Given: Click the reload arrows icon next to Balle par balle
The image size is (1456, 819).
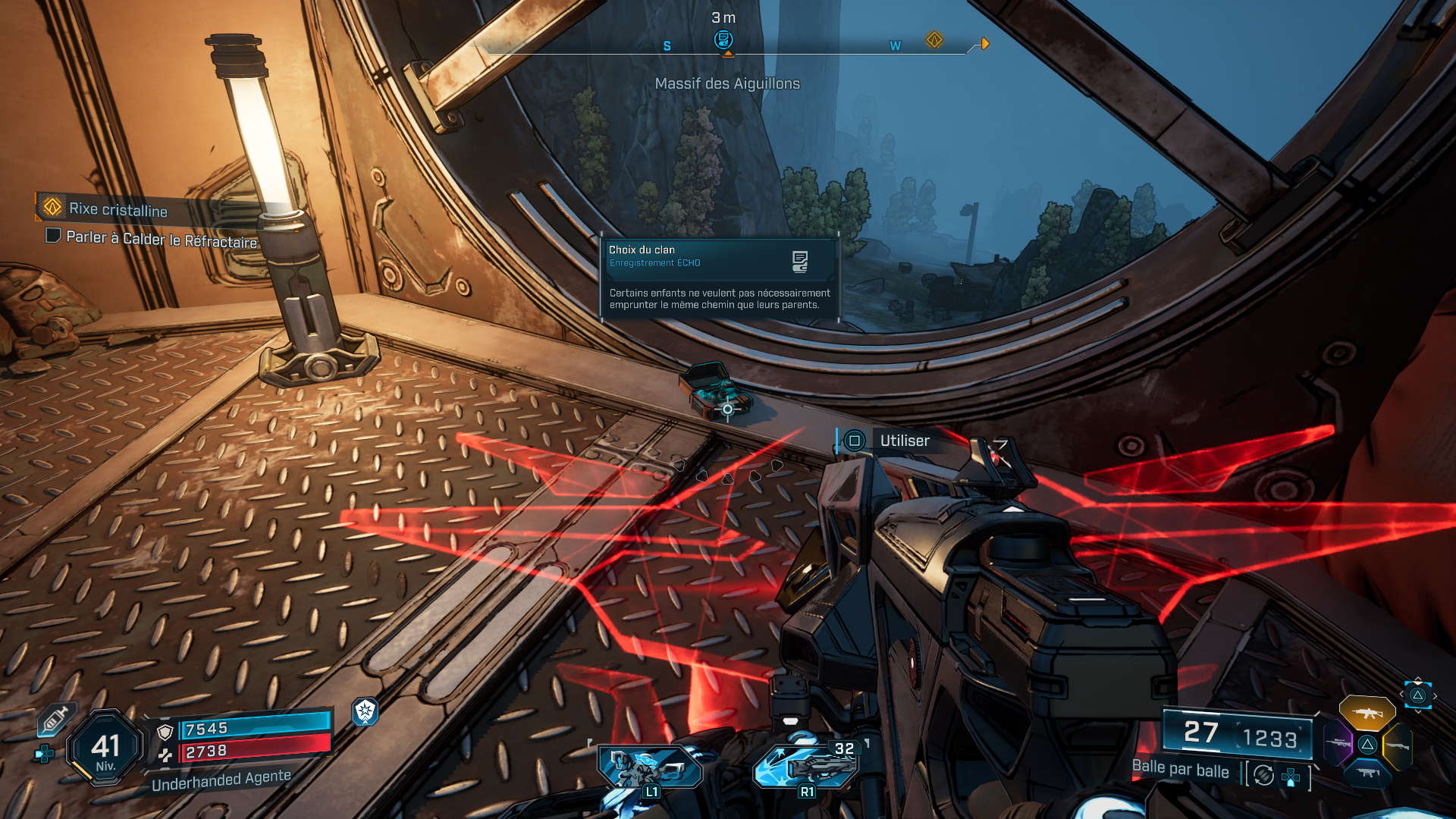Looking at the screenshot, I should (x=1263, y=775).
